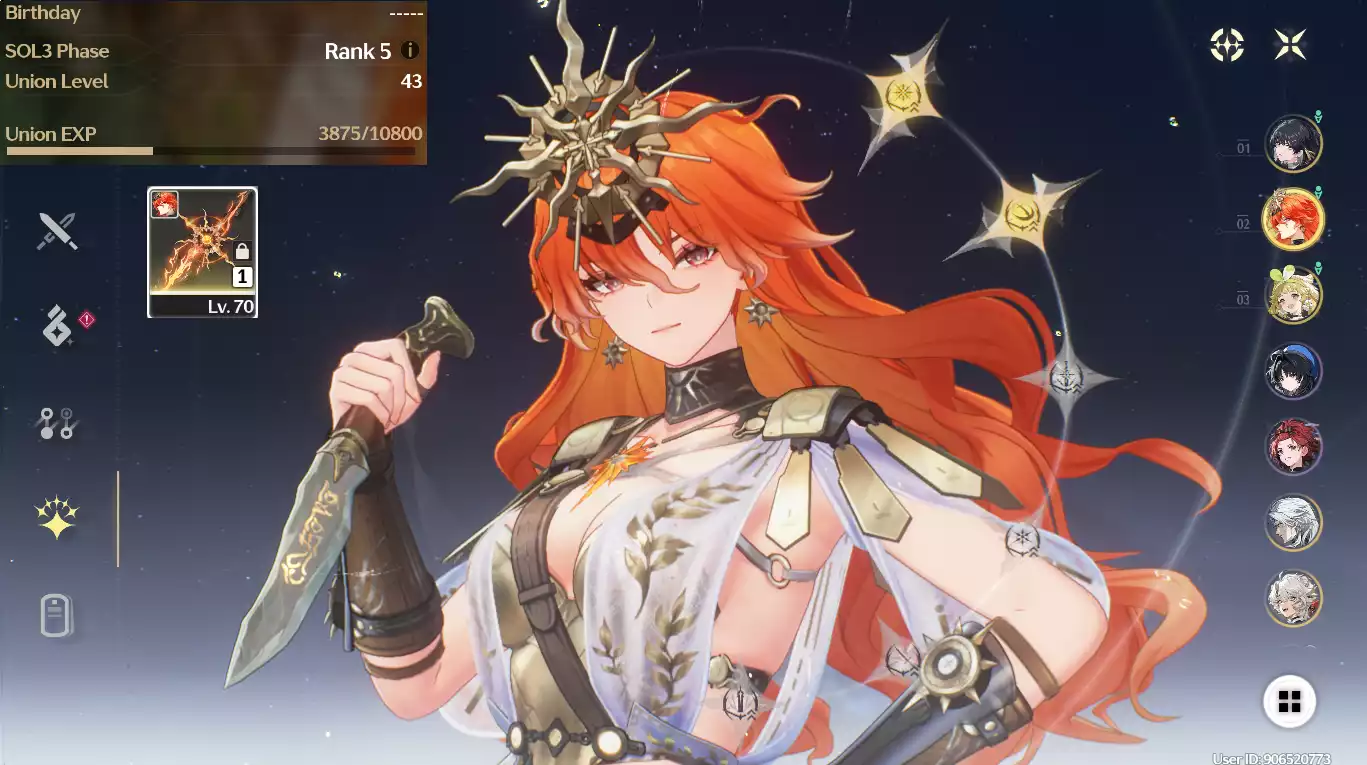The height and width of the screenshot is (765, 1367).
Task: Close the resonator screen with the X
Action: pos(1290,44)
